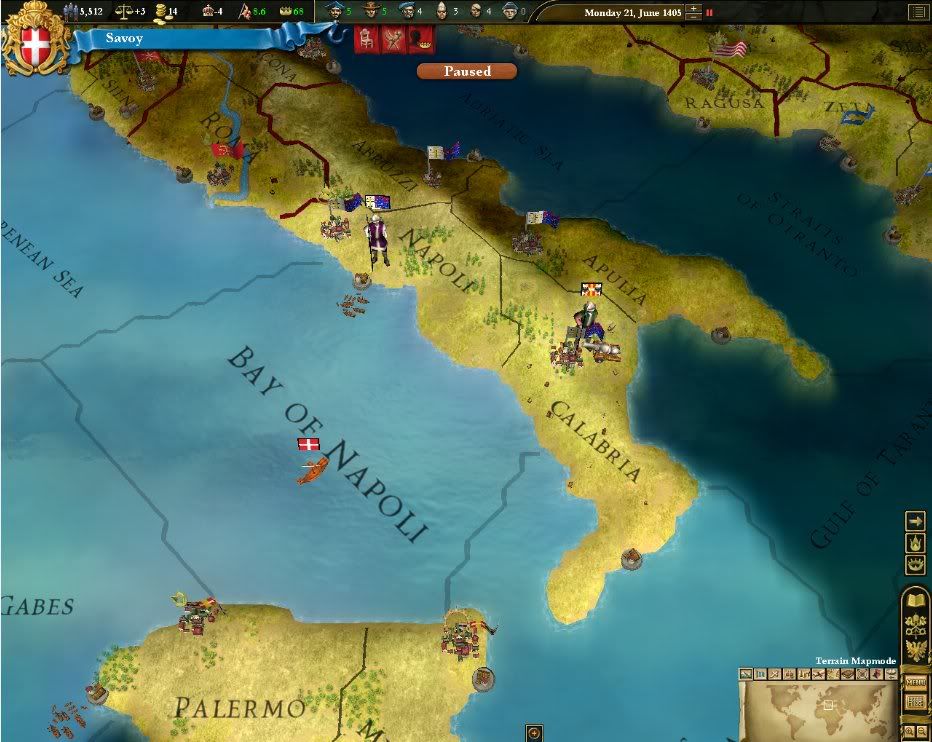Click the red chair alert icon

coord(366,40)
